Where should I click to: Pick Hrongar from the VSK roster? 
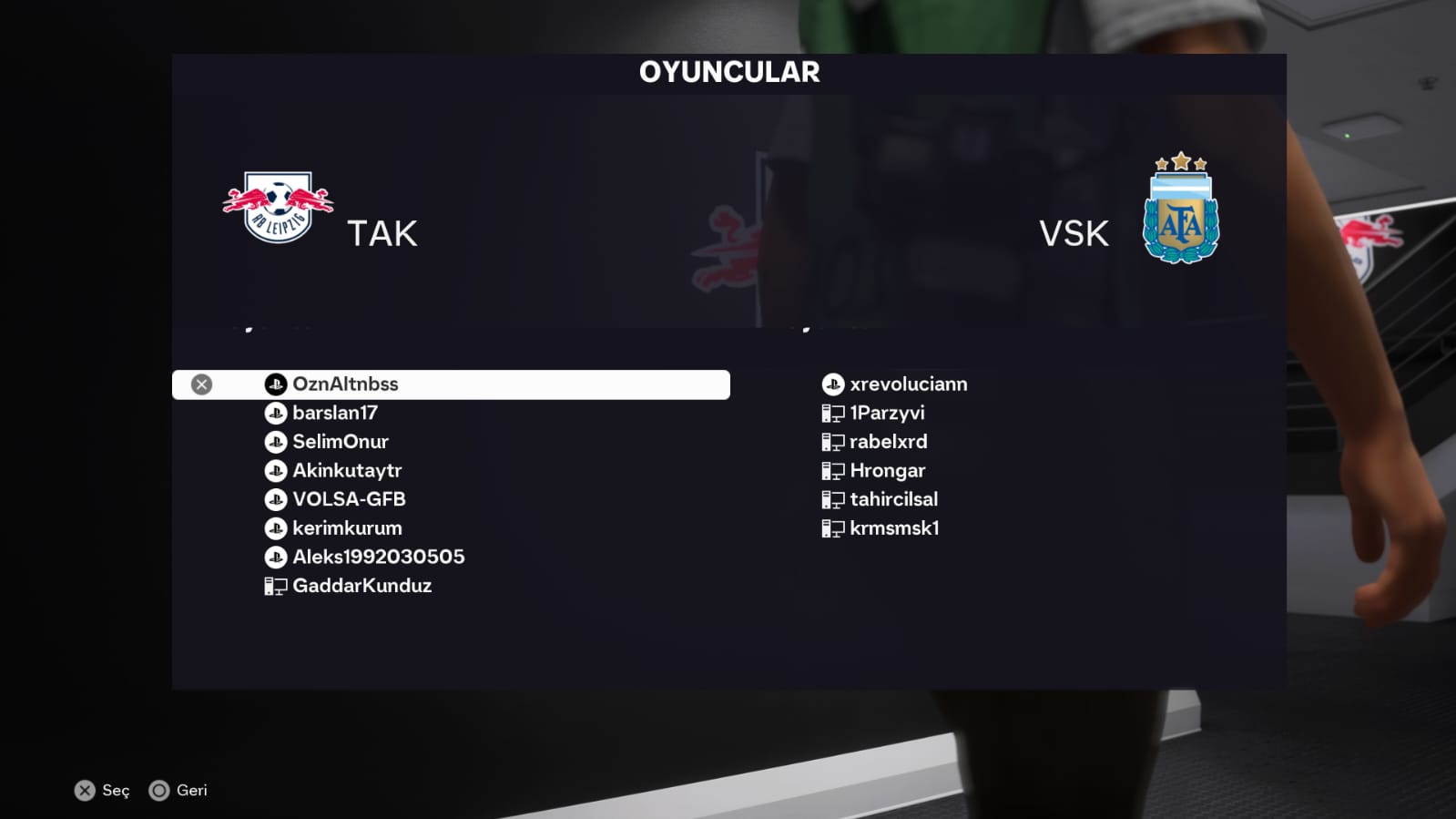887,471
